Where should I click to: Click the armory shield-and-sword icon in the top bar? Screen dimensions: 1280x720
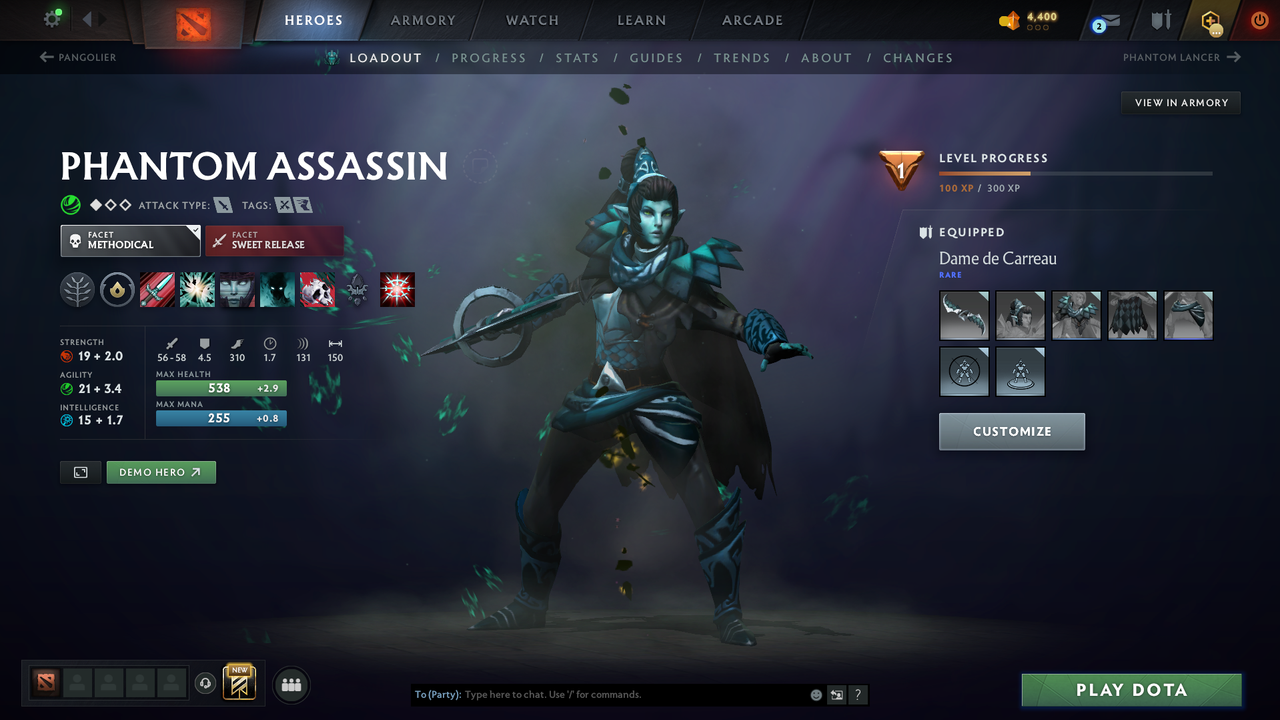[x=1160, y=20]
